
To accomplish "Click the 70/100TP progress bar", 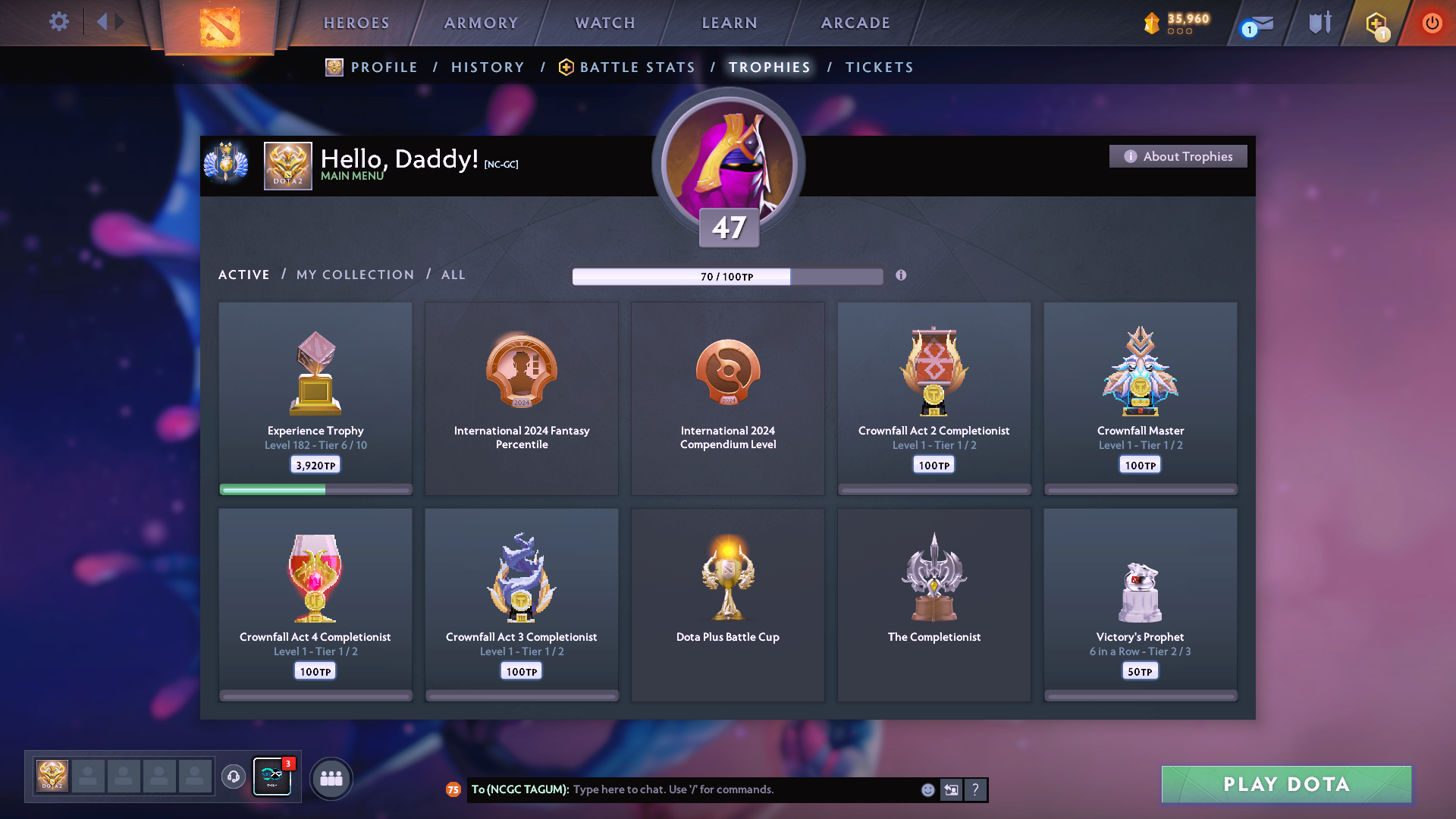I will pyautogui.click(x=727, y=276).
